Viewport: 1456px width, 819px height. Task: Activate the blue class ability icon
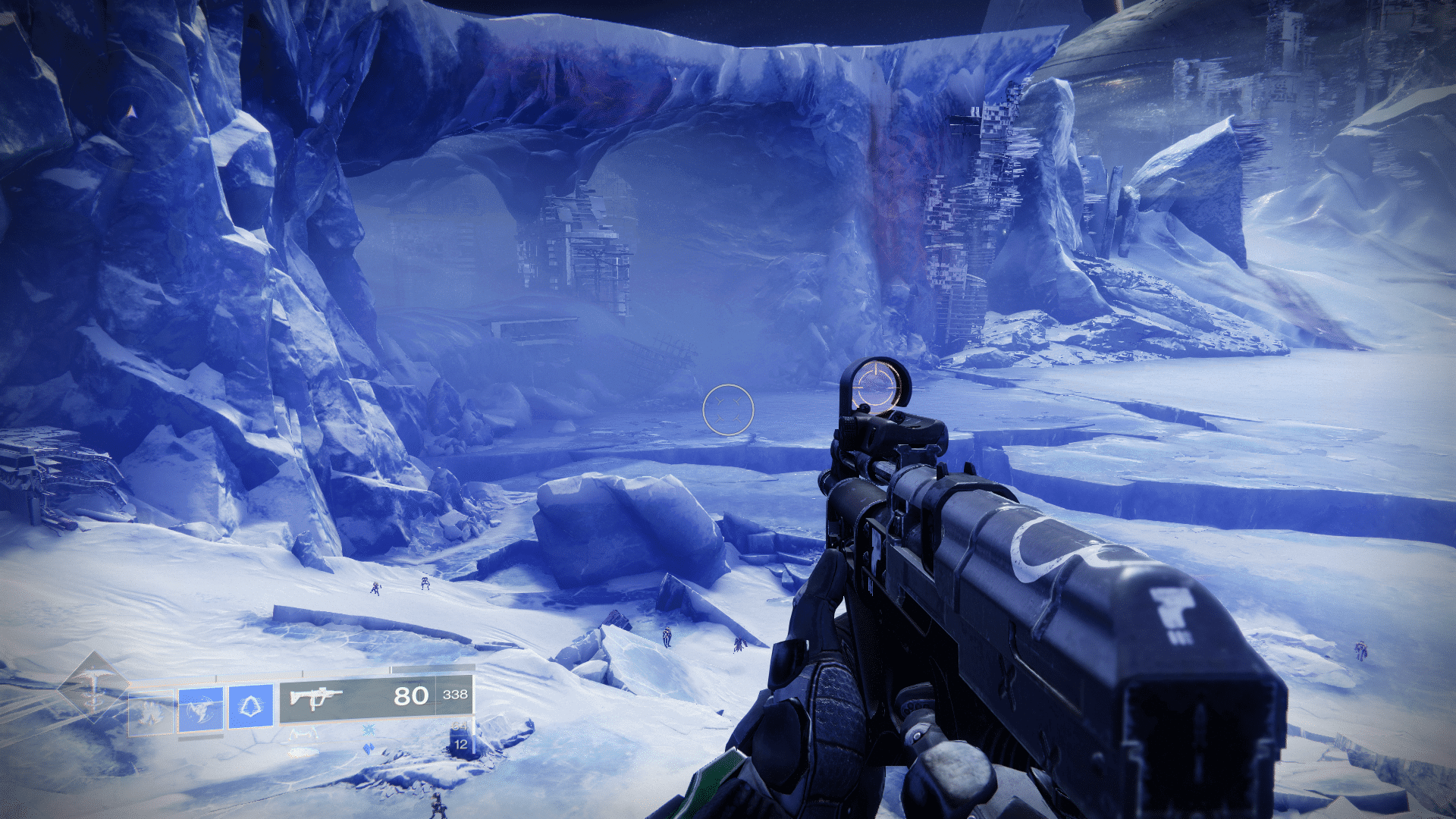(x=250, y=706)
